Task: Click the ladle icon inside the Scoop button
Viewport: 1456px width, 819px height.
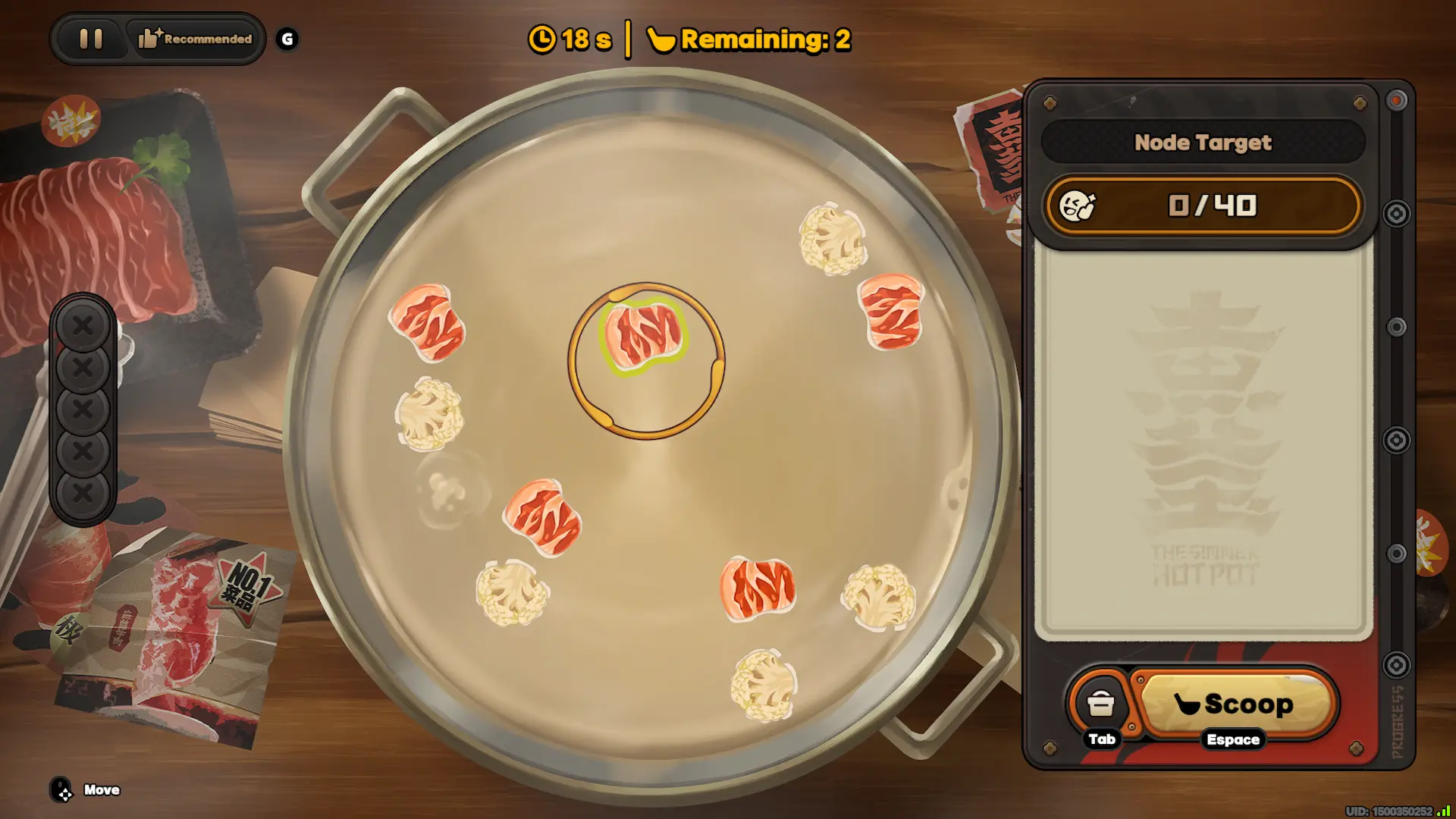Action: 1189,703
